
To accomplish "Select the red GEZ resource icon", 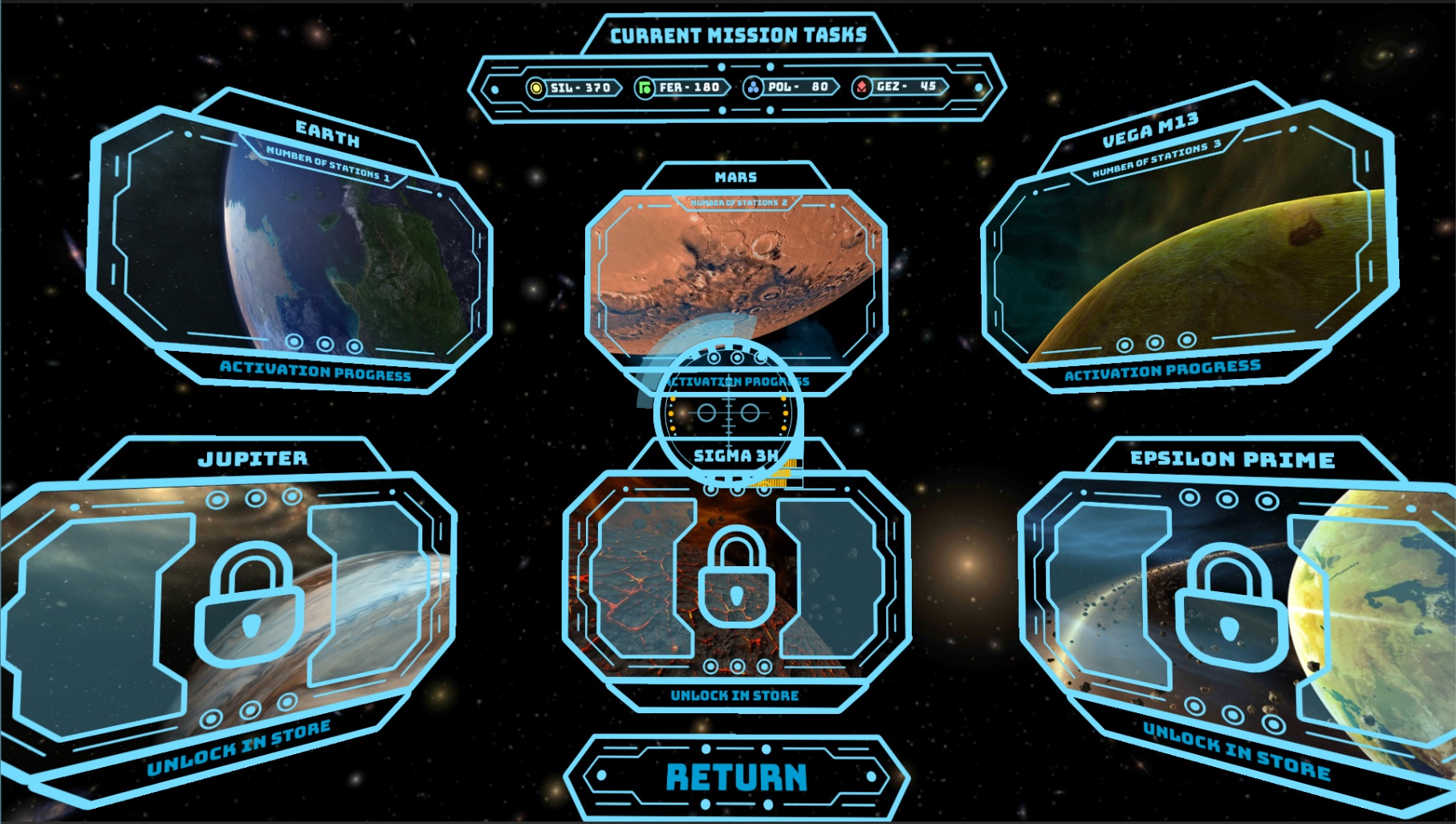I will (861, 86).
